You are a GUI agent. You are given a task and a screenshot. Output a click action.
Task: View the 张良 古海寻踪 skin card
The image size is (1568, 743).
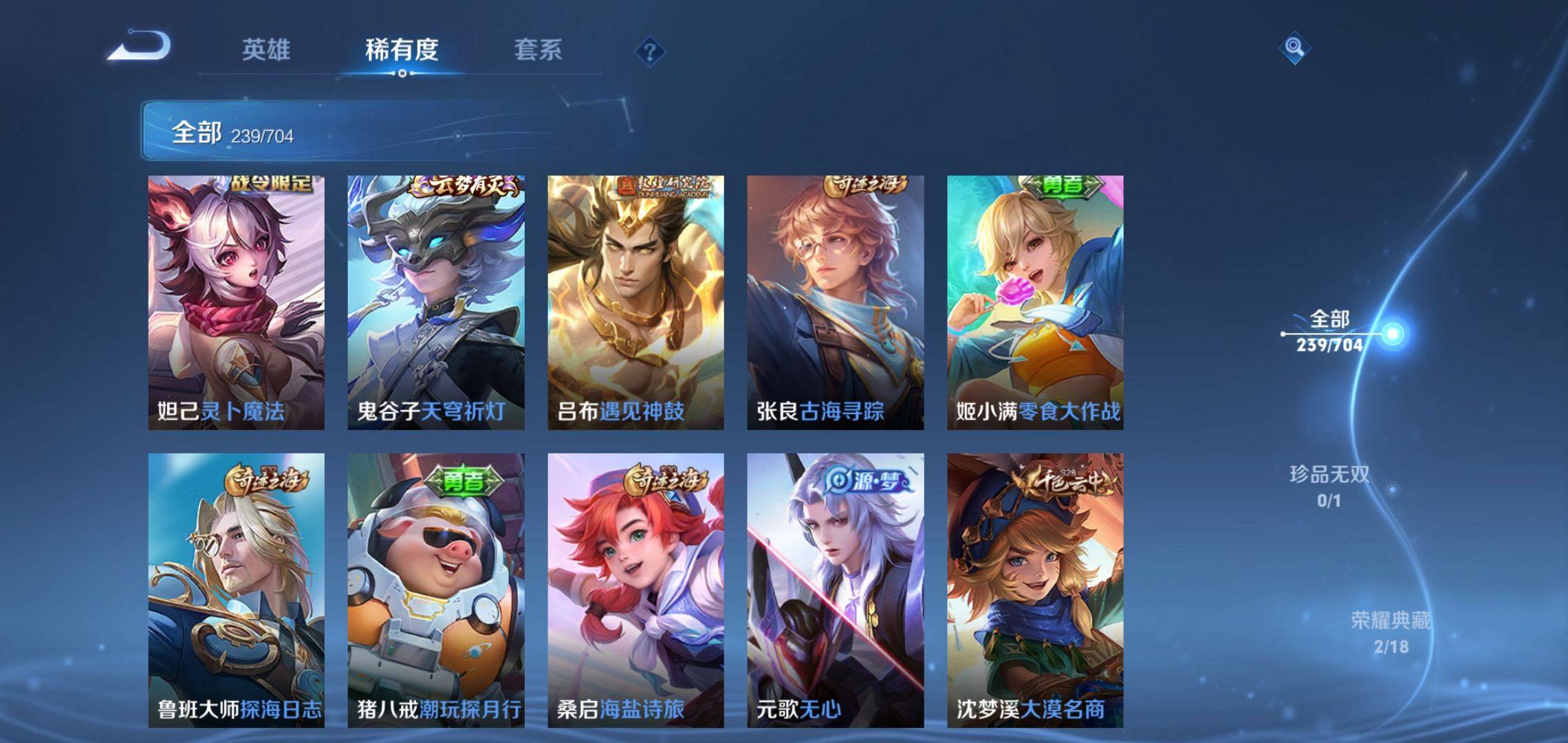click(x=836, y=303)
